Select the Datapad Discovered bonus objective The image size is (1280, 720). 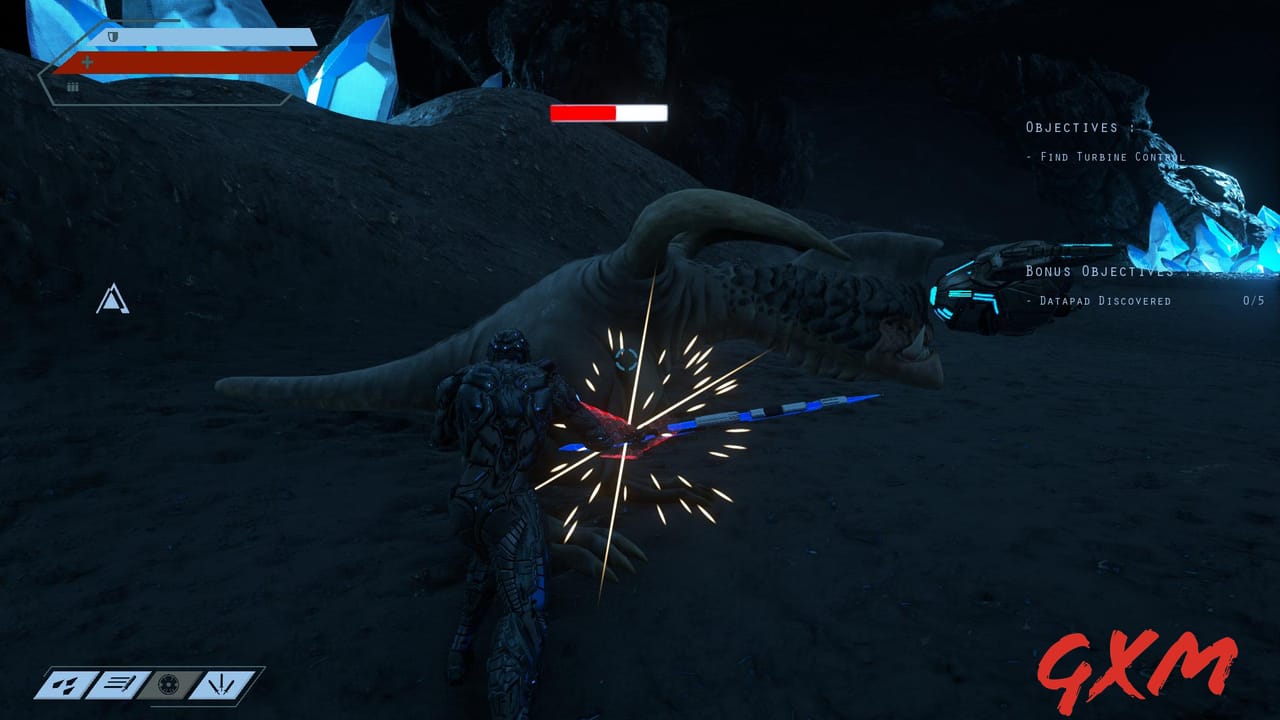point(1105,301)
